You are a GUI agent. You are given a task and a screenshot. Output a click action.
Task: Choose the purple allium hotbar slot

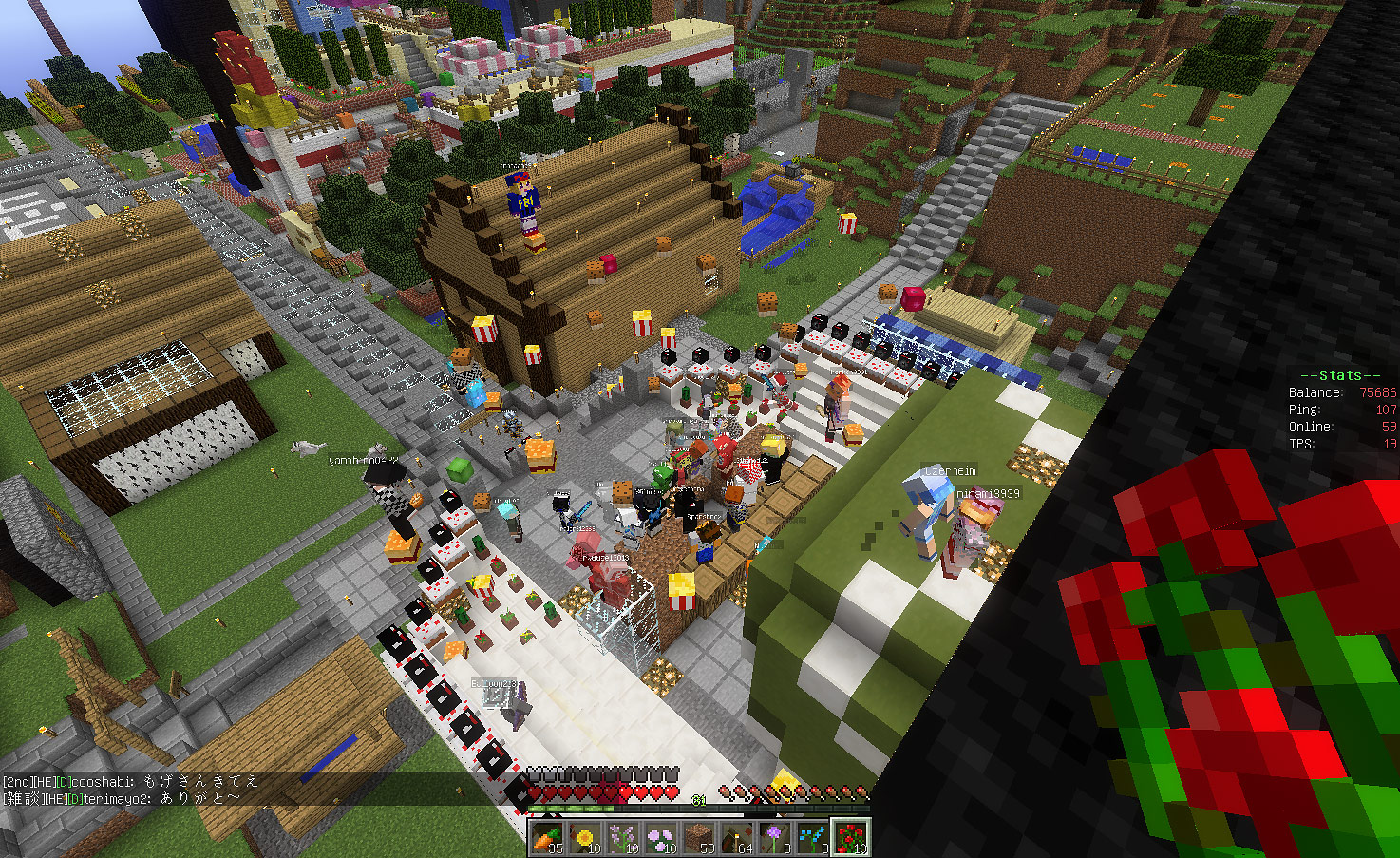pos(774,837)
